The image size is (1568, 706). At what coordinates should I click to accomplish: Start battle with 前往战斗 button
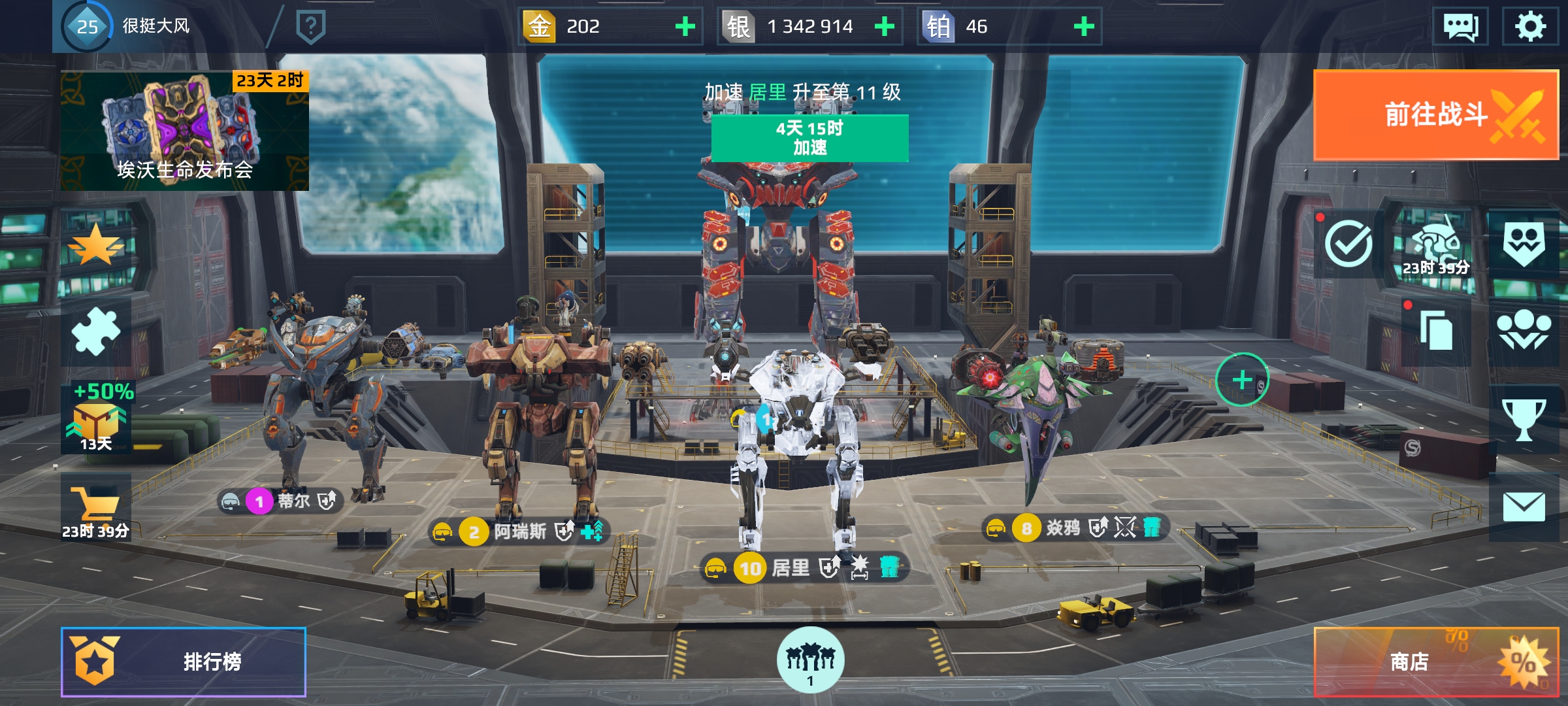click(x=1435, y=115)
